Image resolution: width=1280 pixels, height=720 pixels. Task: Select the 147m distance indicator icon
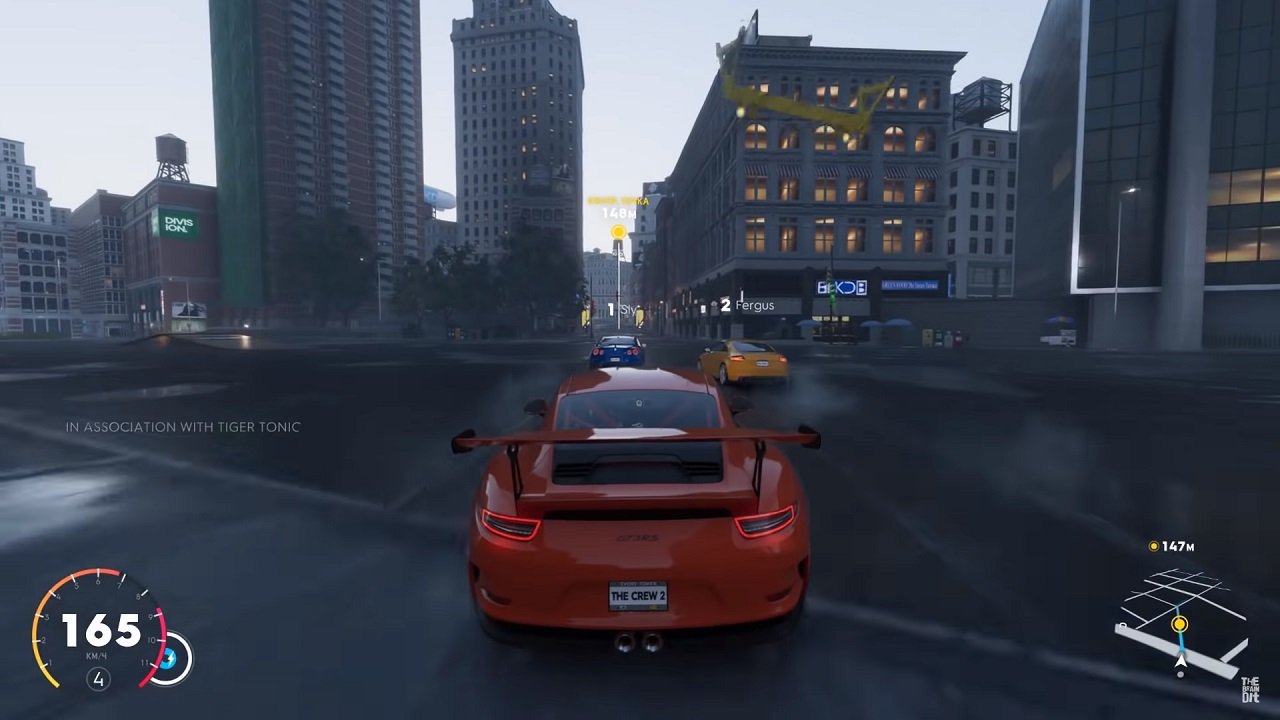pyautogui.click(x=1154, y=546)
